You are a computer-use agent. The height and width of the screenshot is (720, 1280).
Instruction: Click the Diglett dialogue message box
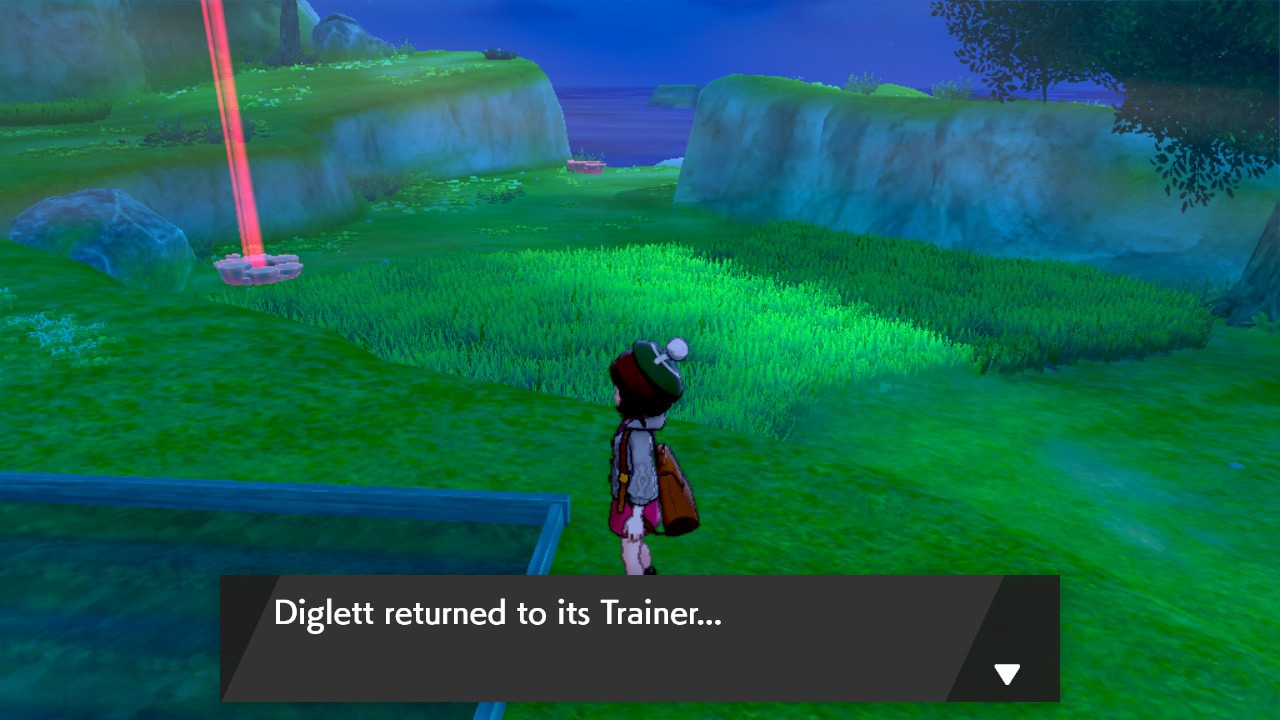[x=640, y=638]
